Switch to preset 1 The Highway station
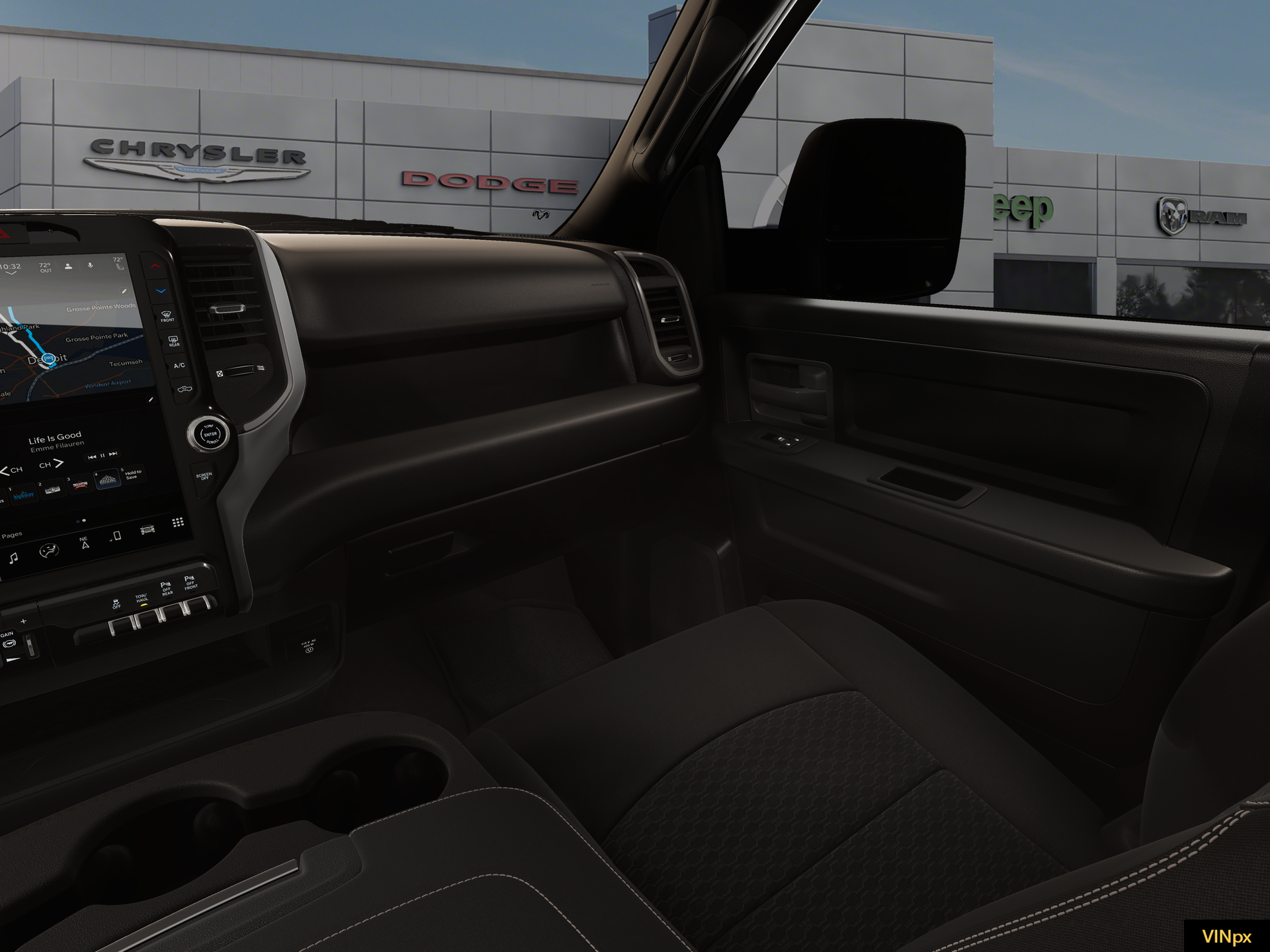The height and width of the screenshot is (952, 1270). (24, 494)
